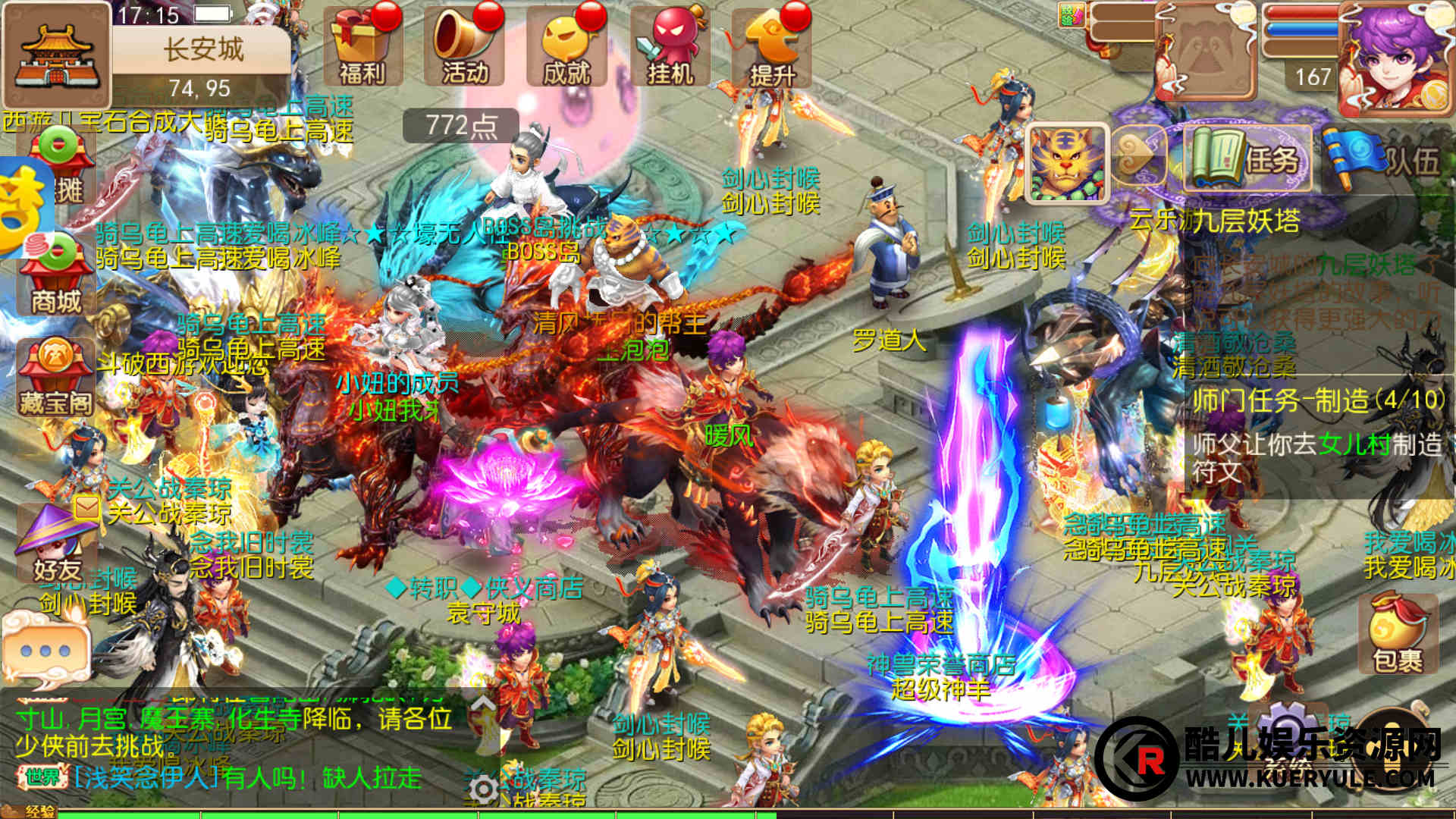Screen dimensions: 1456x819
Task: Open the 福利 welfare gift menu
Action: coord(362,47)
